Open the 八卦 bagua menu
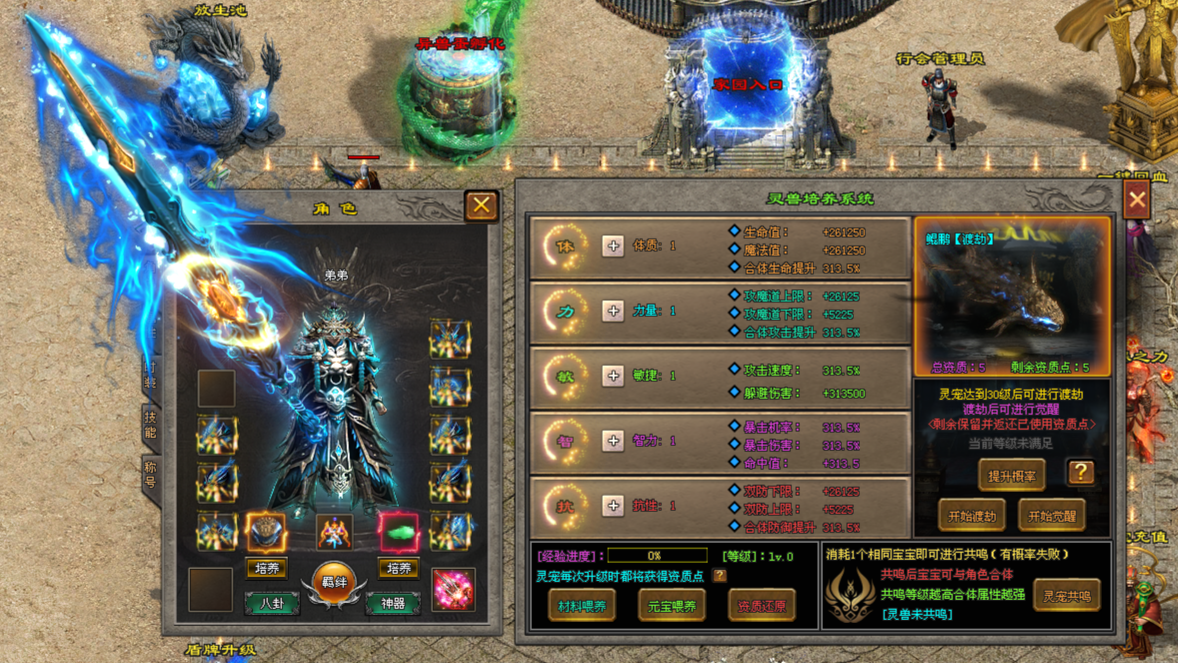This screenshot has height=663, width=1178. [x=272, y=603]
